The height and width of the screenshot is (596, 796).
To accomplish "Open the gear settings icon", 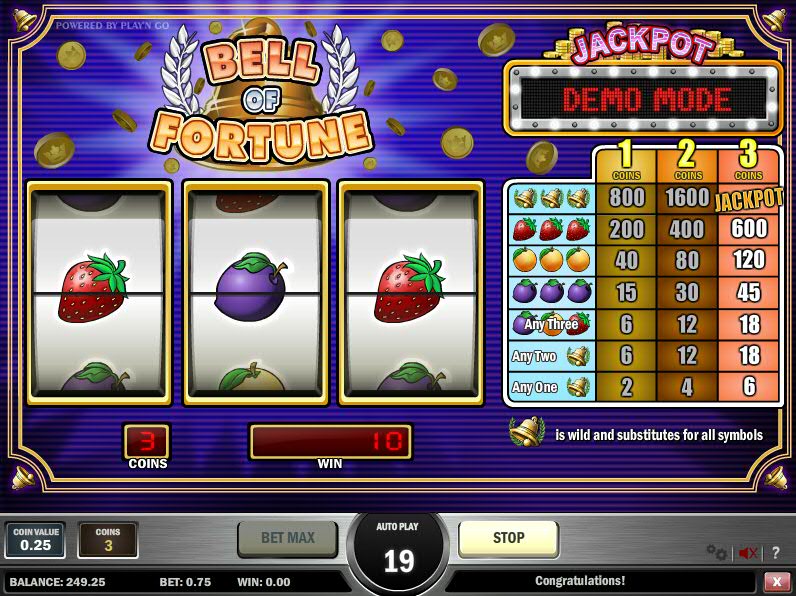I will tap(716, 552).
